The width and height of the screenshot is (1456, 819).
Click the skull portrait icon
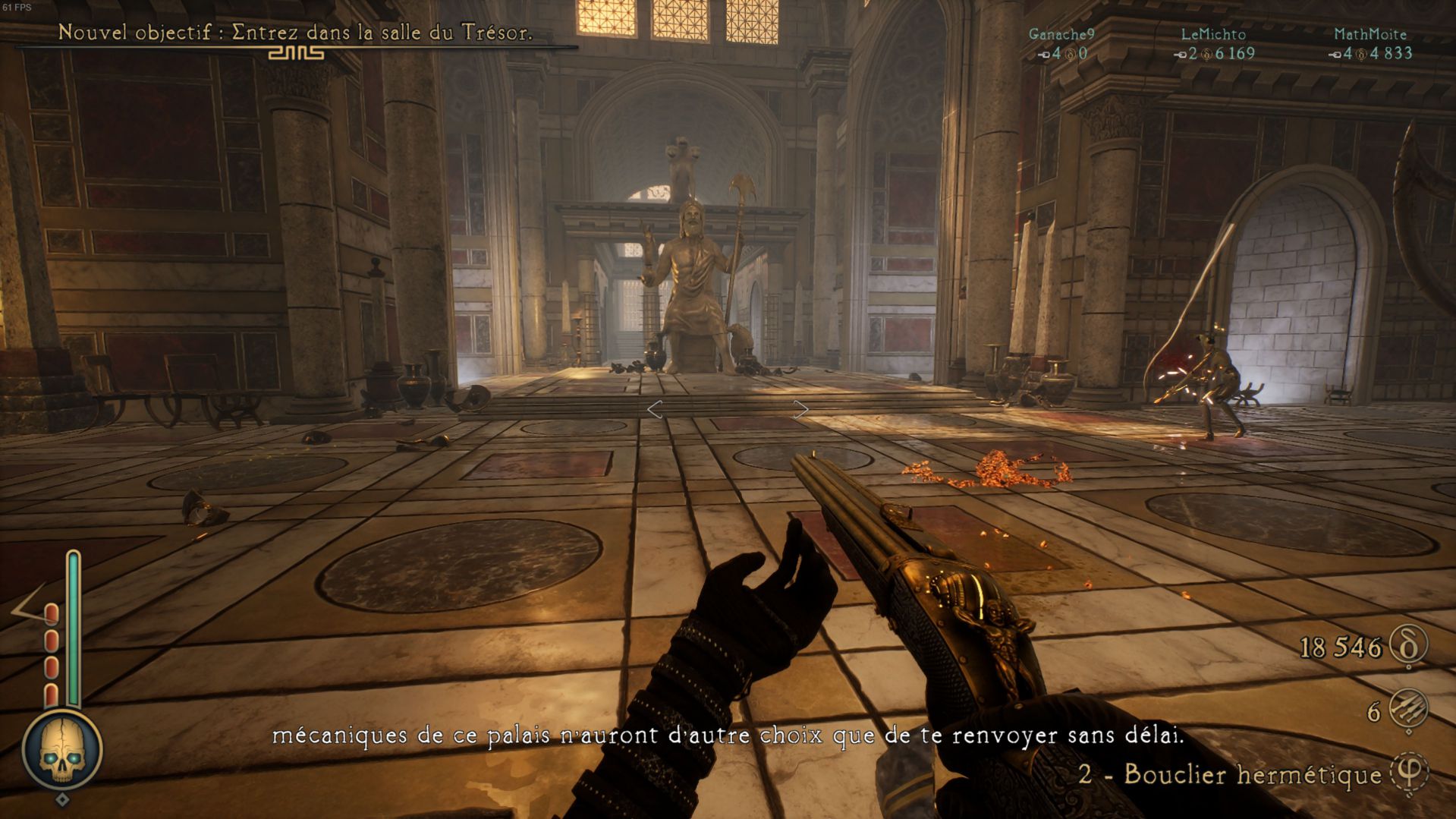[x=61, y=751]
